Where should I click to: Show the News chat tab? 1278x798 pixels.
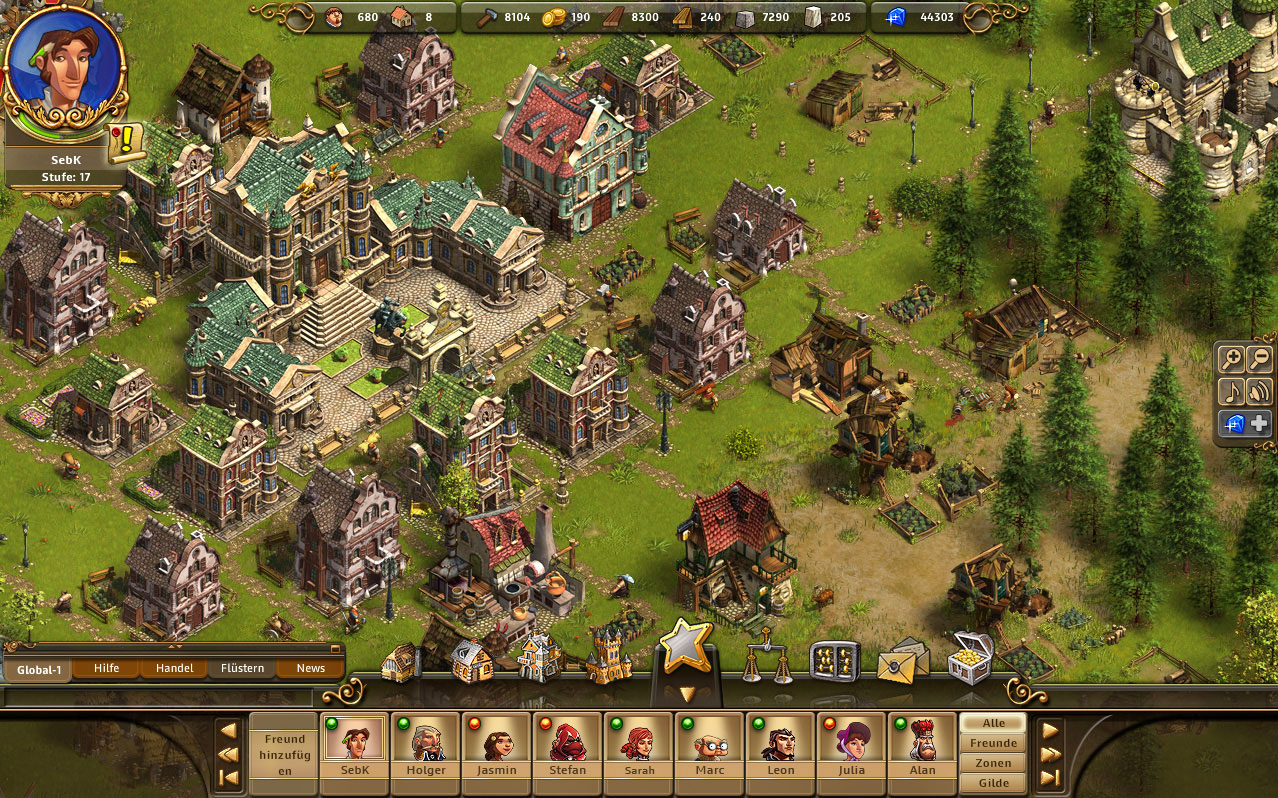[x=310, y=668]
